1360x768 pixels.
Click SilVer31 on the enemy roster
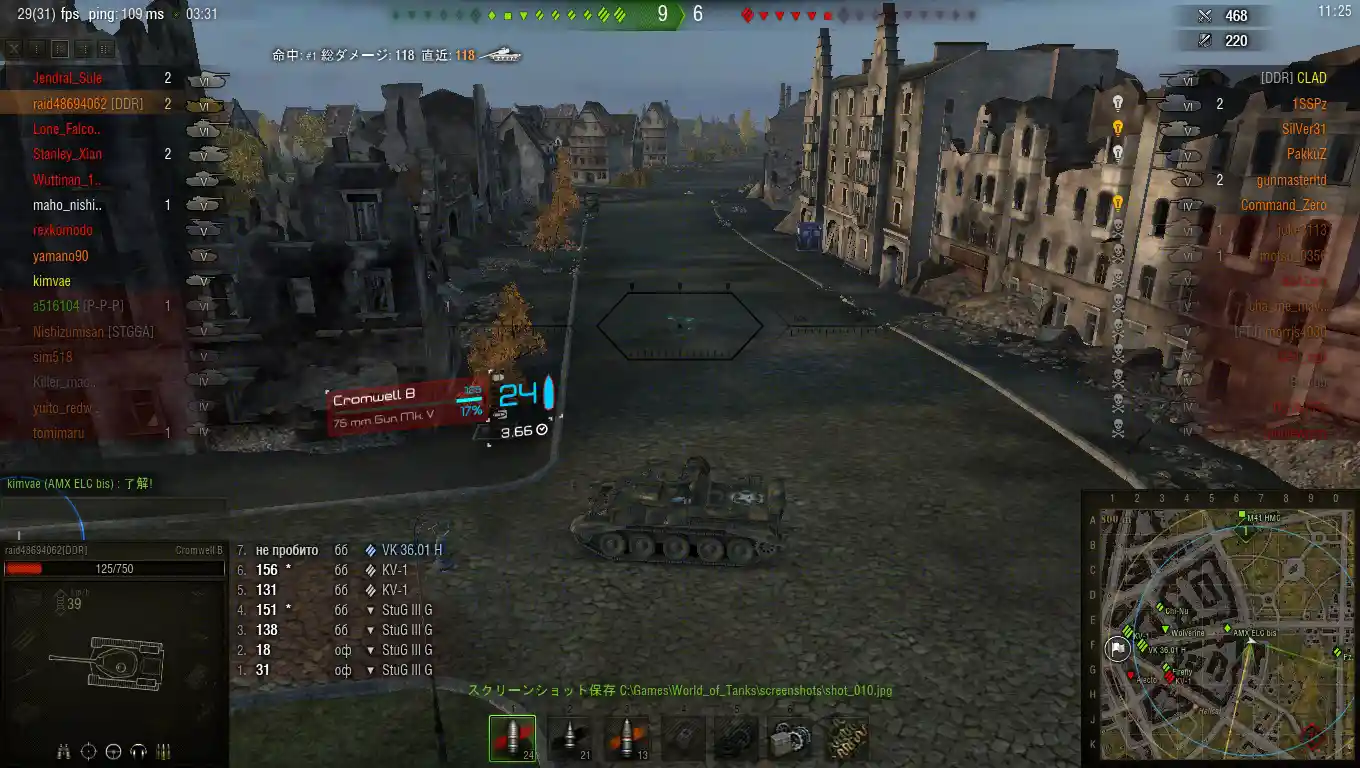click(1304, 129)
